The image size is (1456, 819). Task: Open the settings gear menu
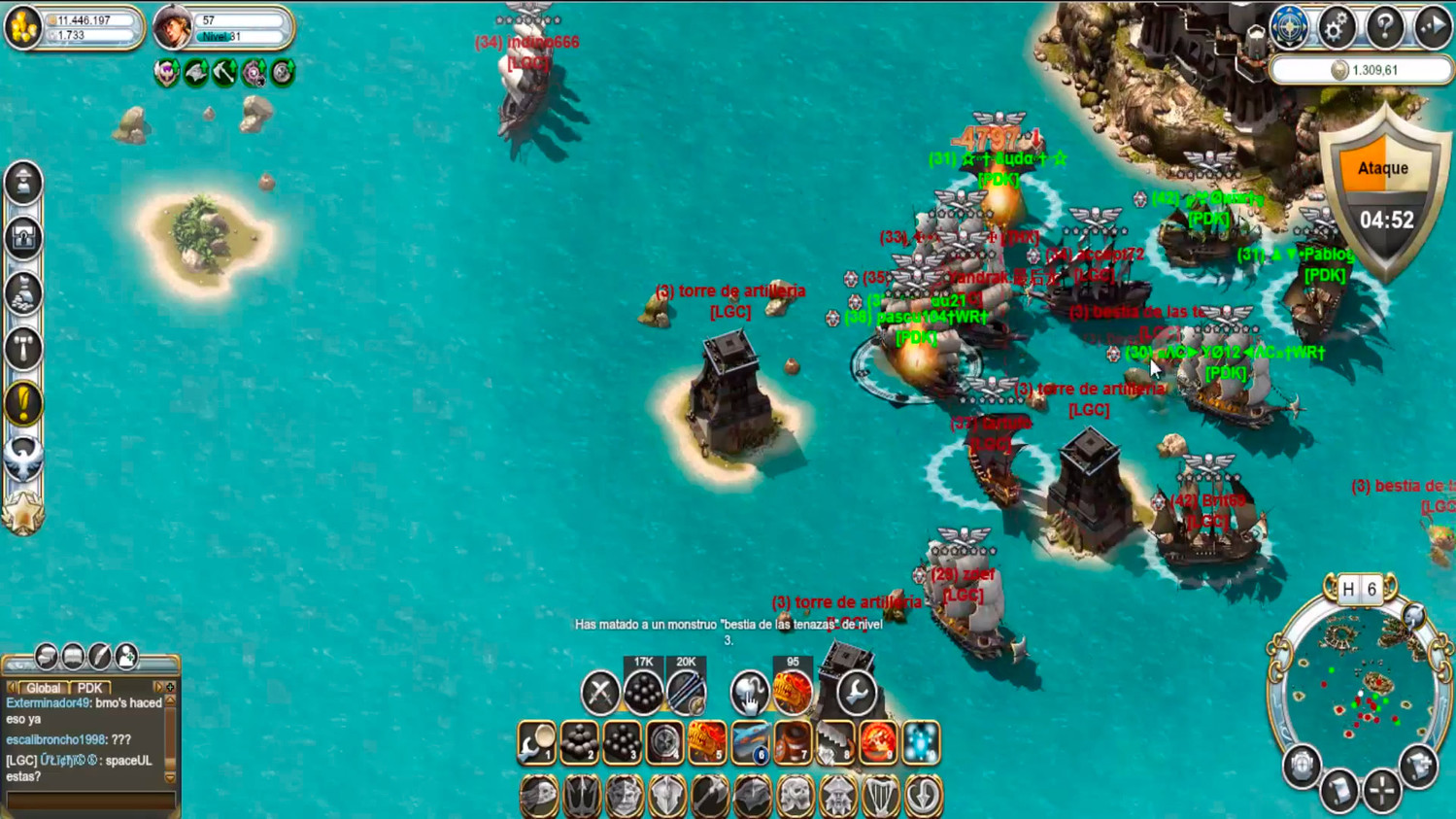click(x=1337, y=28)
